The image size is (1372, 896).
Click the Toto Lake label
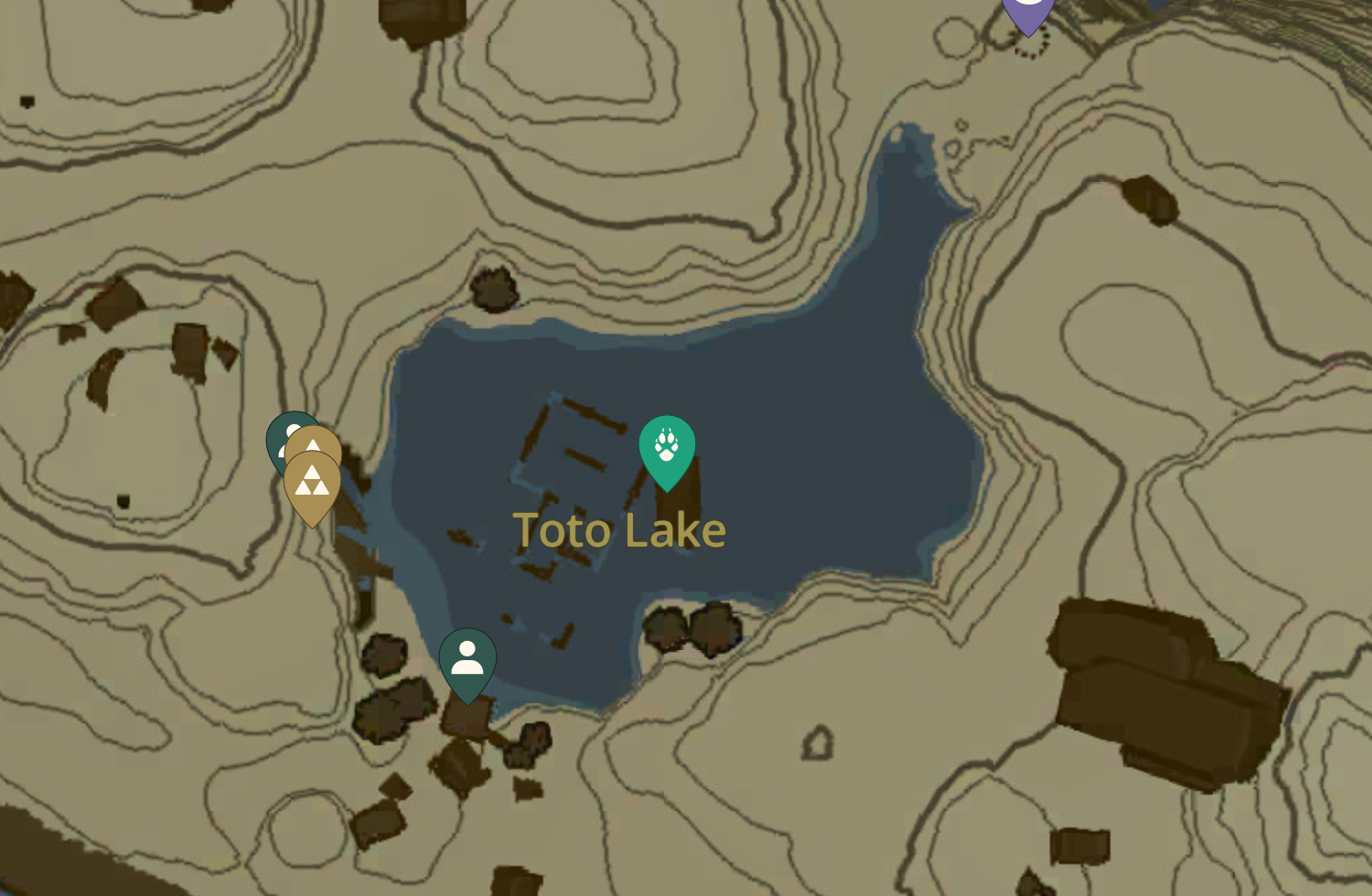click(619, 530)
